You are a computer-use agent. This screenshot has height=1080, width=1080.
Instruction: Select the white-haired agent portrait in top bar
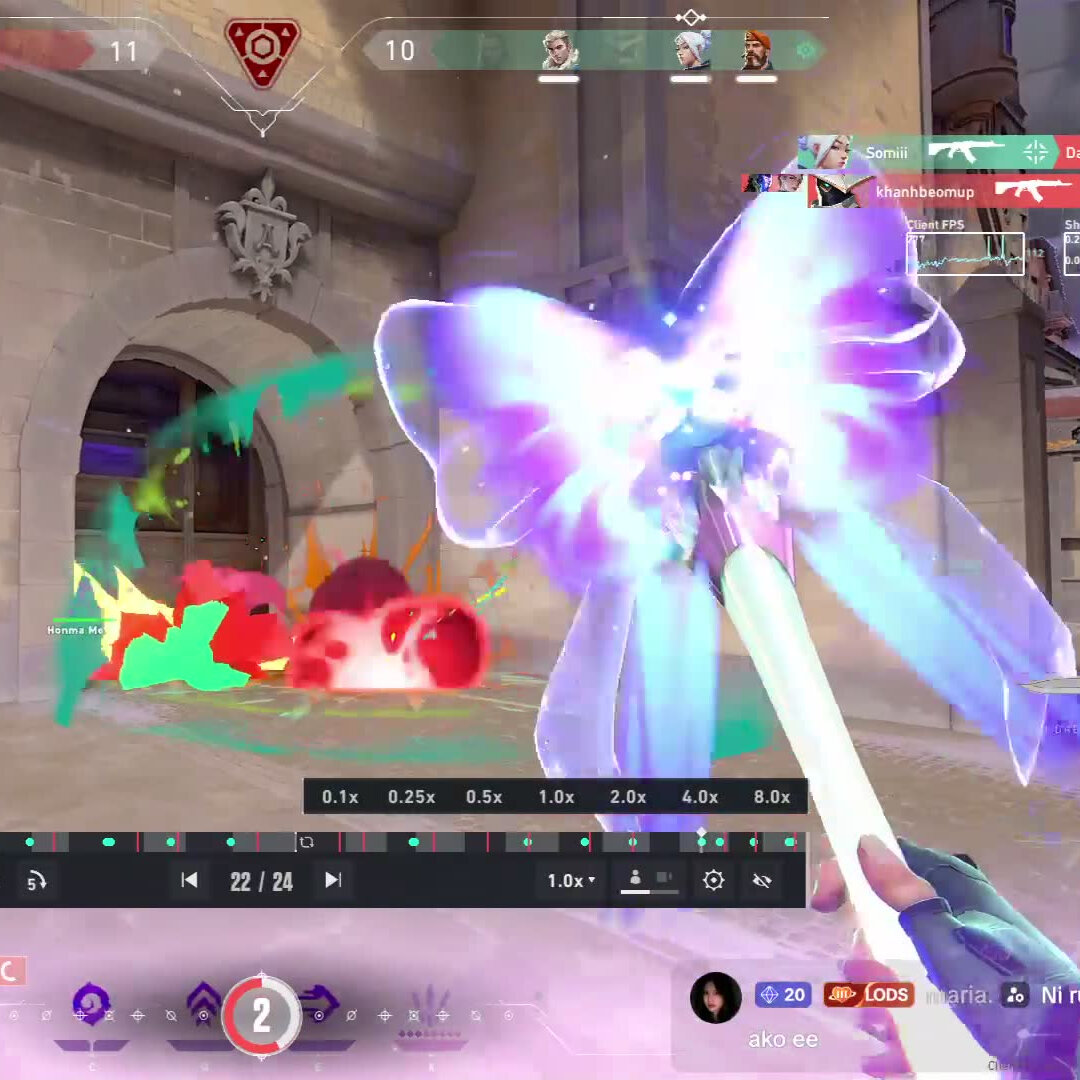pyautogui.click(x=690, y=50)
